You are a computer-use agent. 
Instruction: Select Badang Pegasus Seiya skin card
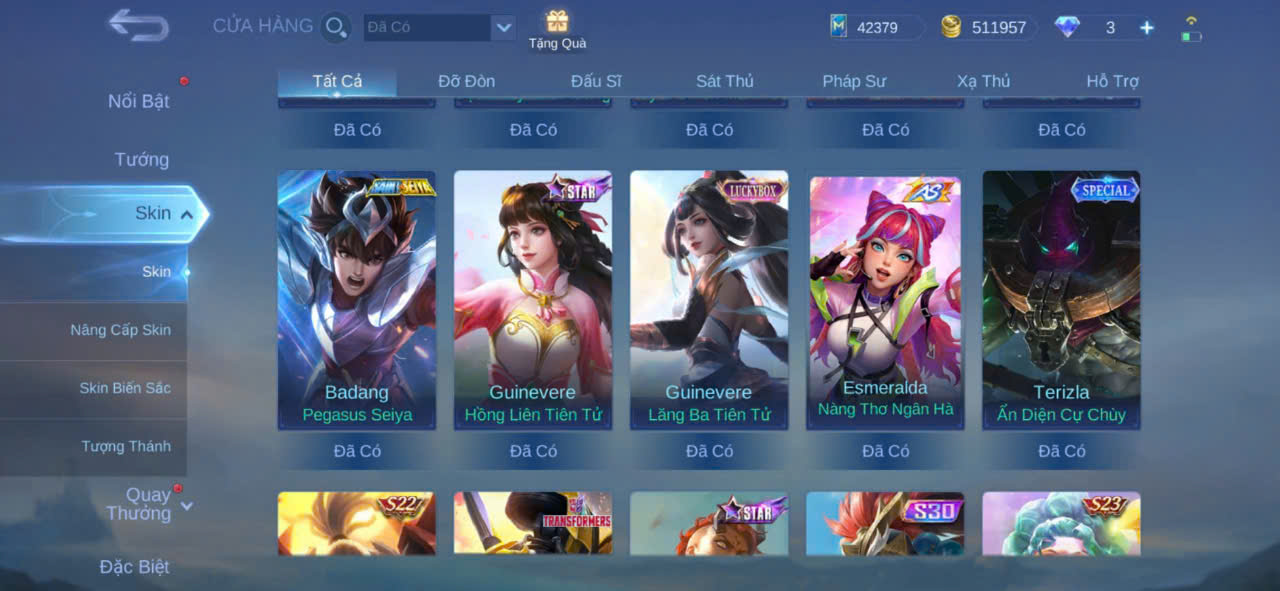[357, 300]
